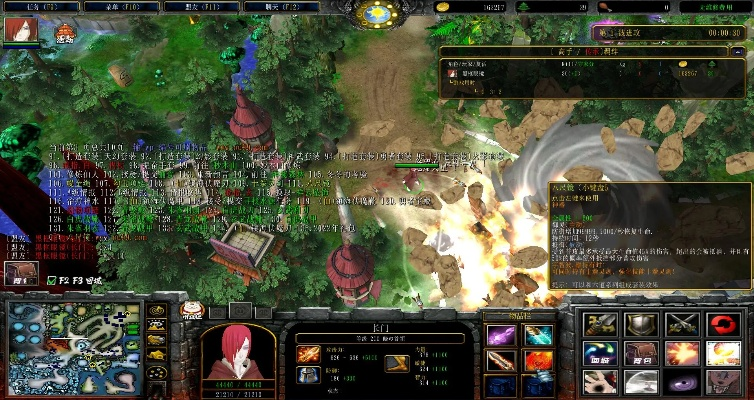Activate the fiery explosion ability
This screenshot has height=400, width=754.
pos(680,353)
